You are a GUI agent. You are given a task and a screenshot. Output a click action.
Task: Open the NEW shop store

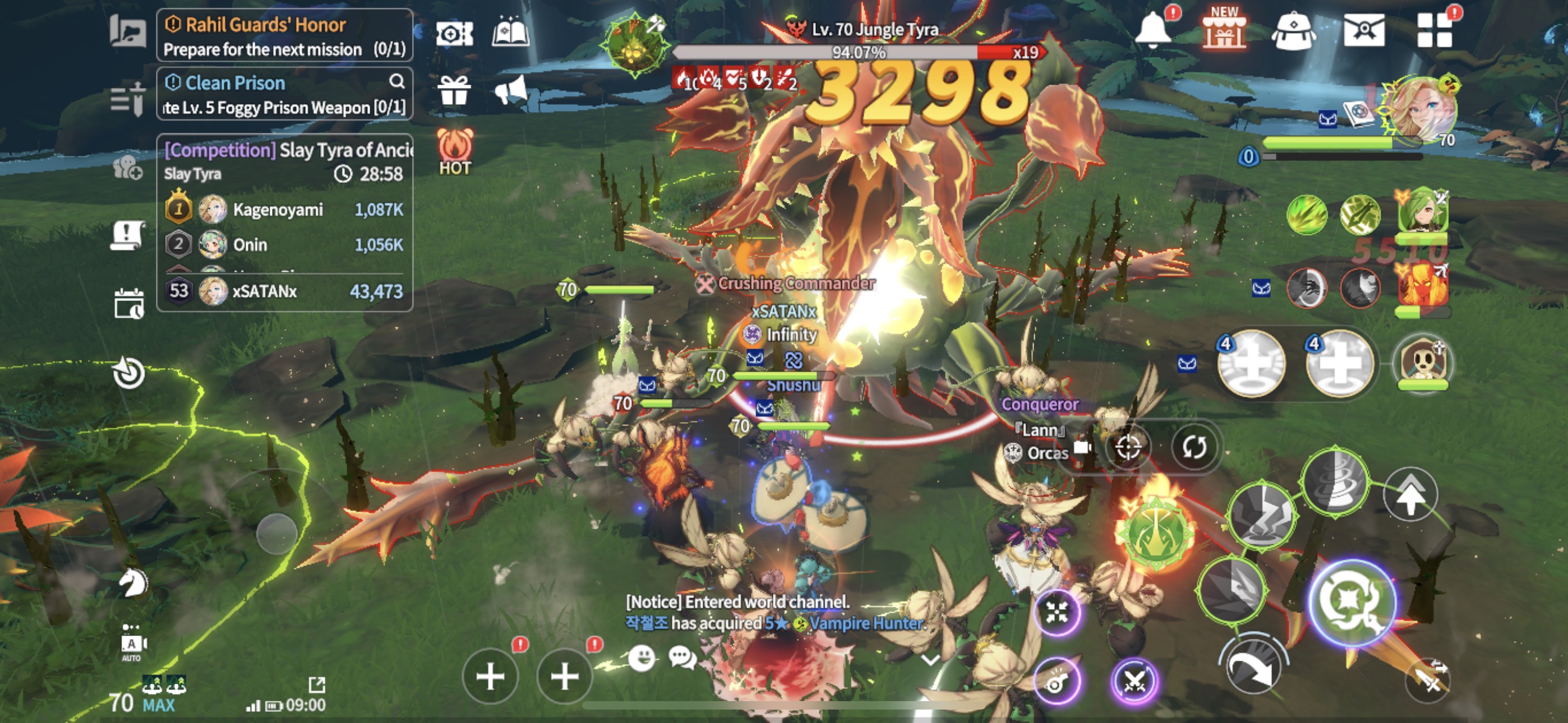click(1224, 30)
